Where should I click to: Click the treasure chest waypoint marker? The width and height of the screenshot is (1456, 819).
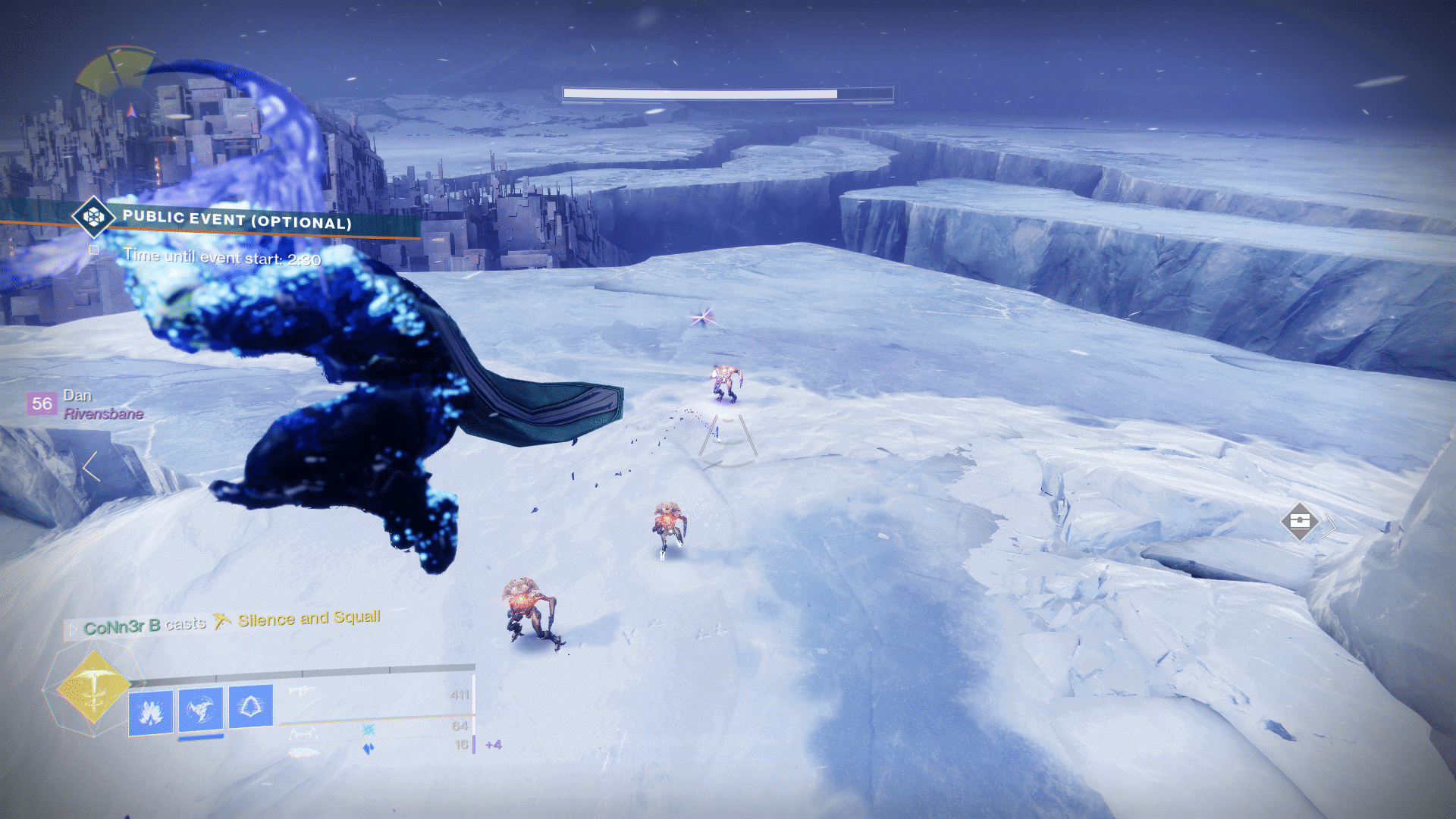click(x=1299, y=522)
